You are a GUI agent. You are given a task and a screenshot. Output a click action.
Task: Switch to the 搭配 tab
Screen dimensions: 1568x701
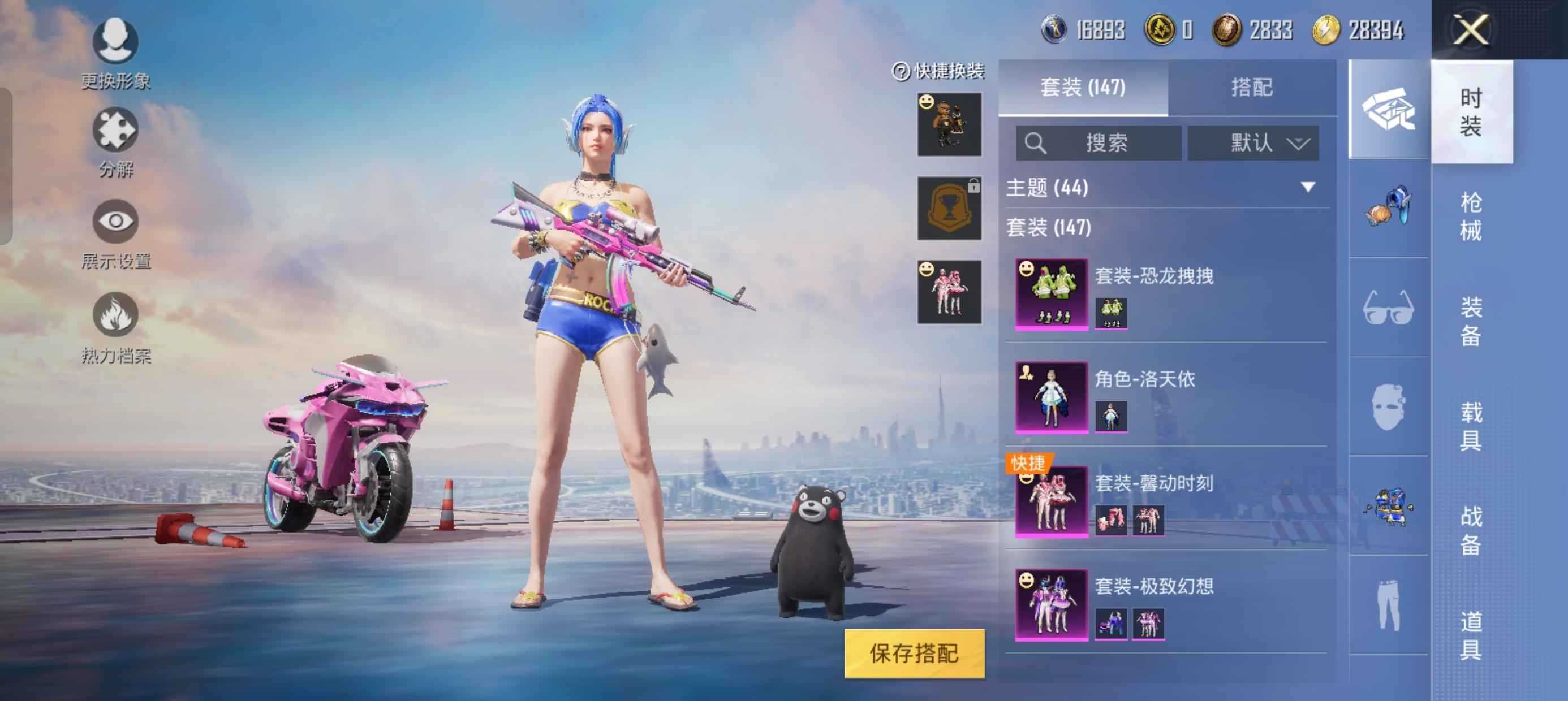click(x=1251, y=88)
